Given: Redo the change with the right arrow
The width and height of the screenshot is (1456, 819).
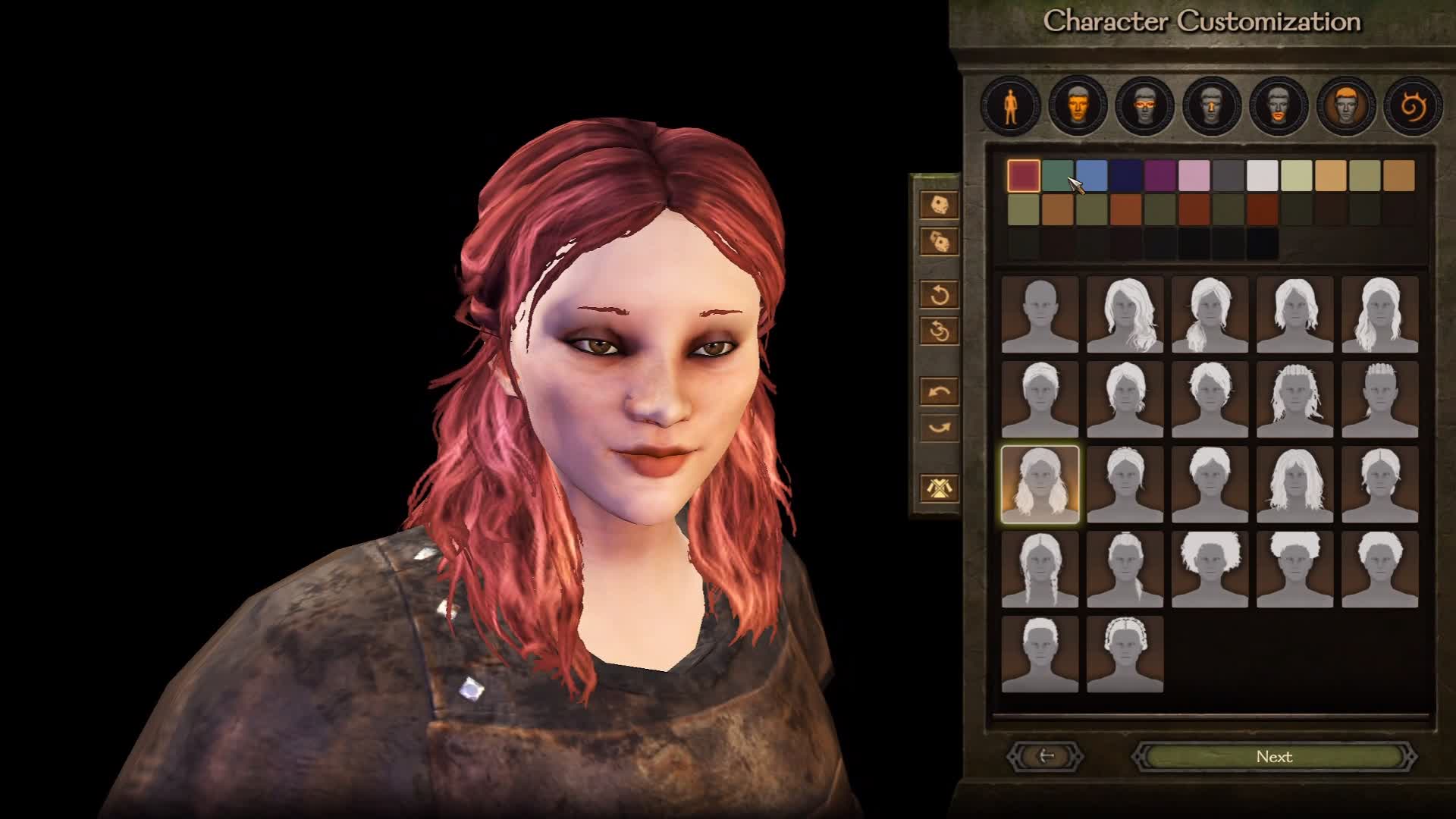Looking at the screenshot, I should point(939,428).
